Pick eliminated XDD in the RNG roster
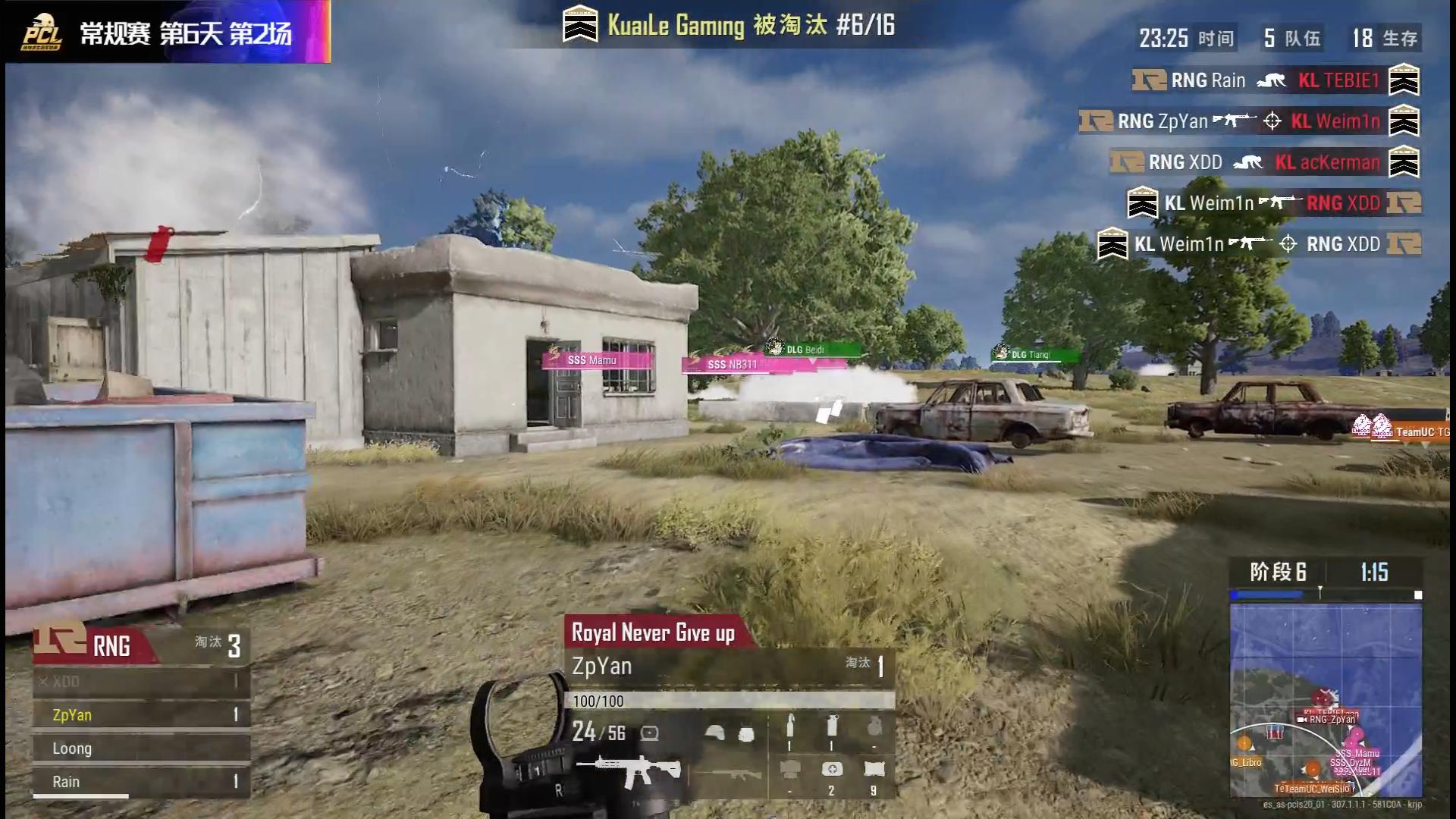 click(141, 681)
